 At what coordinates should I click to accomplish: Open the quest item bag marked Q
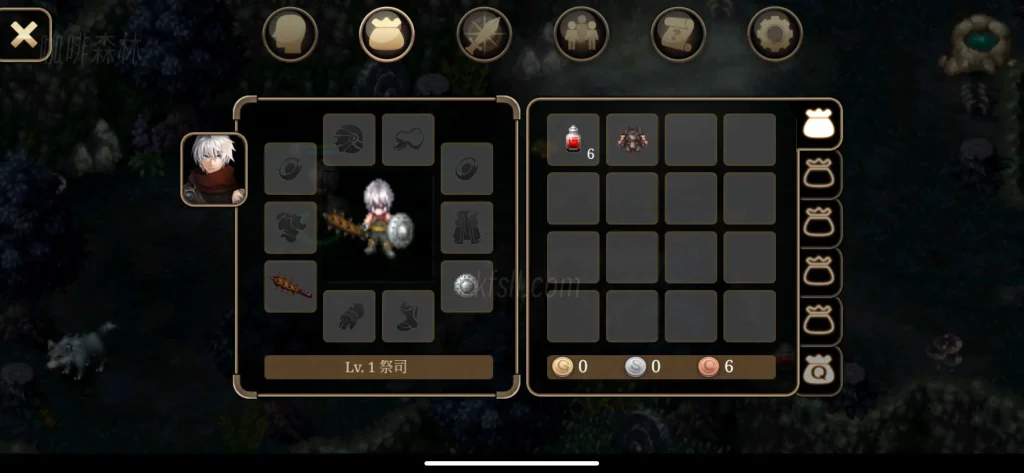(x=820, y=370)
